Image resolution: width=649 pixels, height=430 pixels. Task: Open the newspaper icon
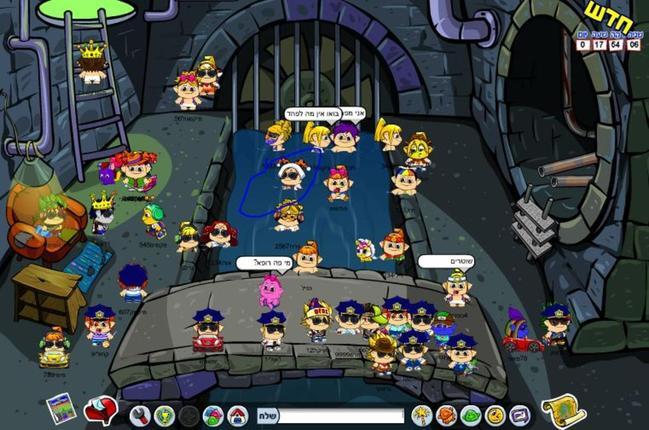[x=59, y=408]
